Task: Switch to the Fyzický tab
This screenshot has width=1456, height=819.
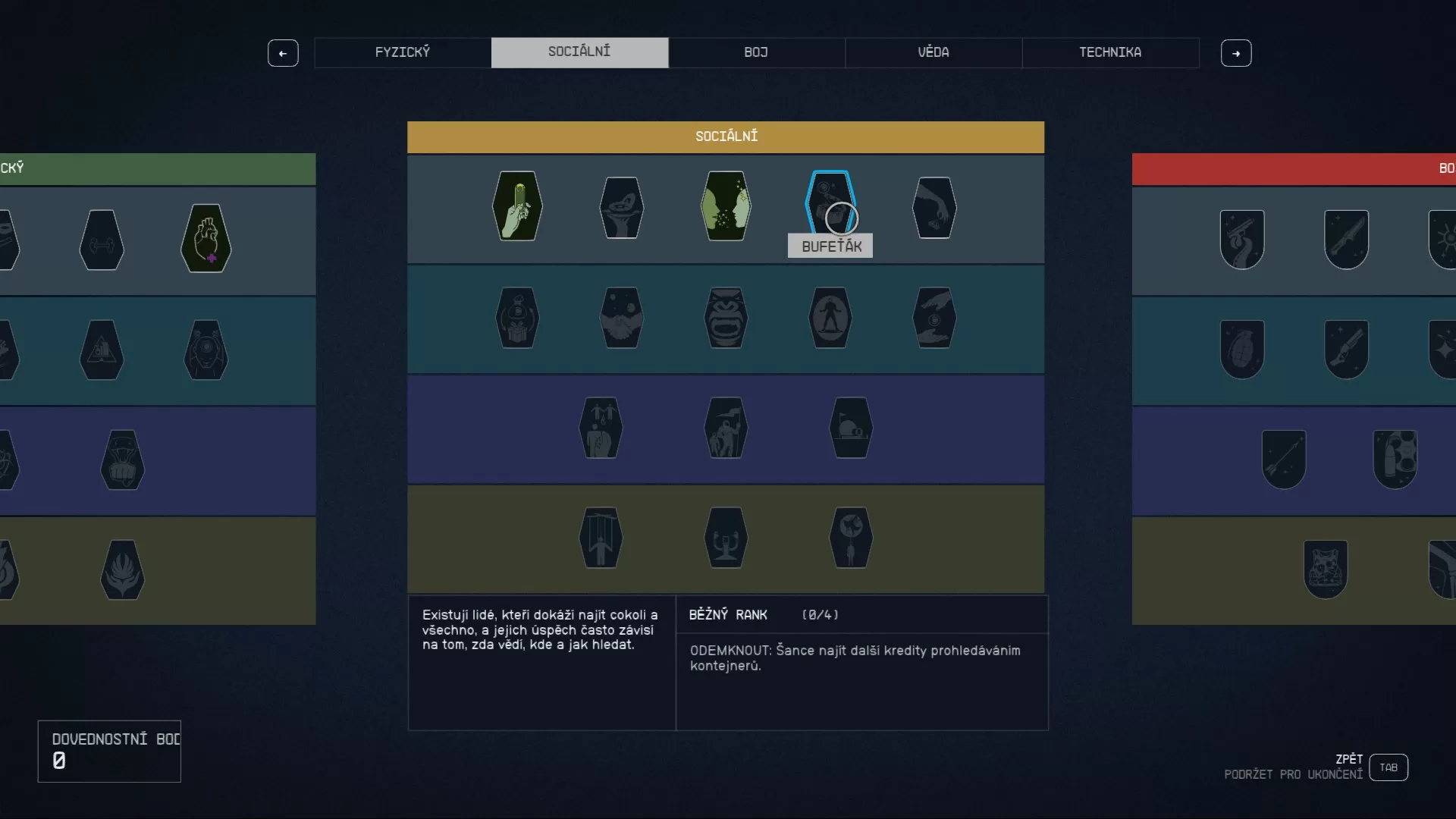Action: pyautogui.click(x=402, y=52)
